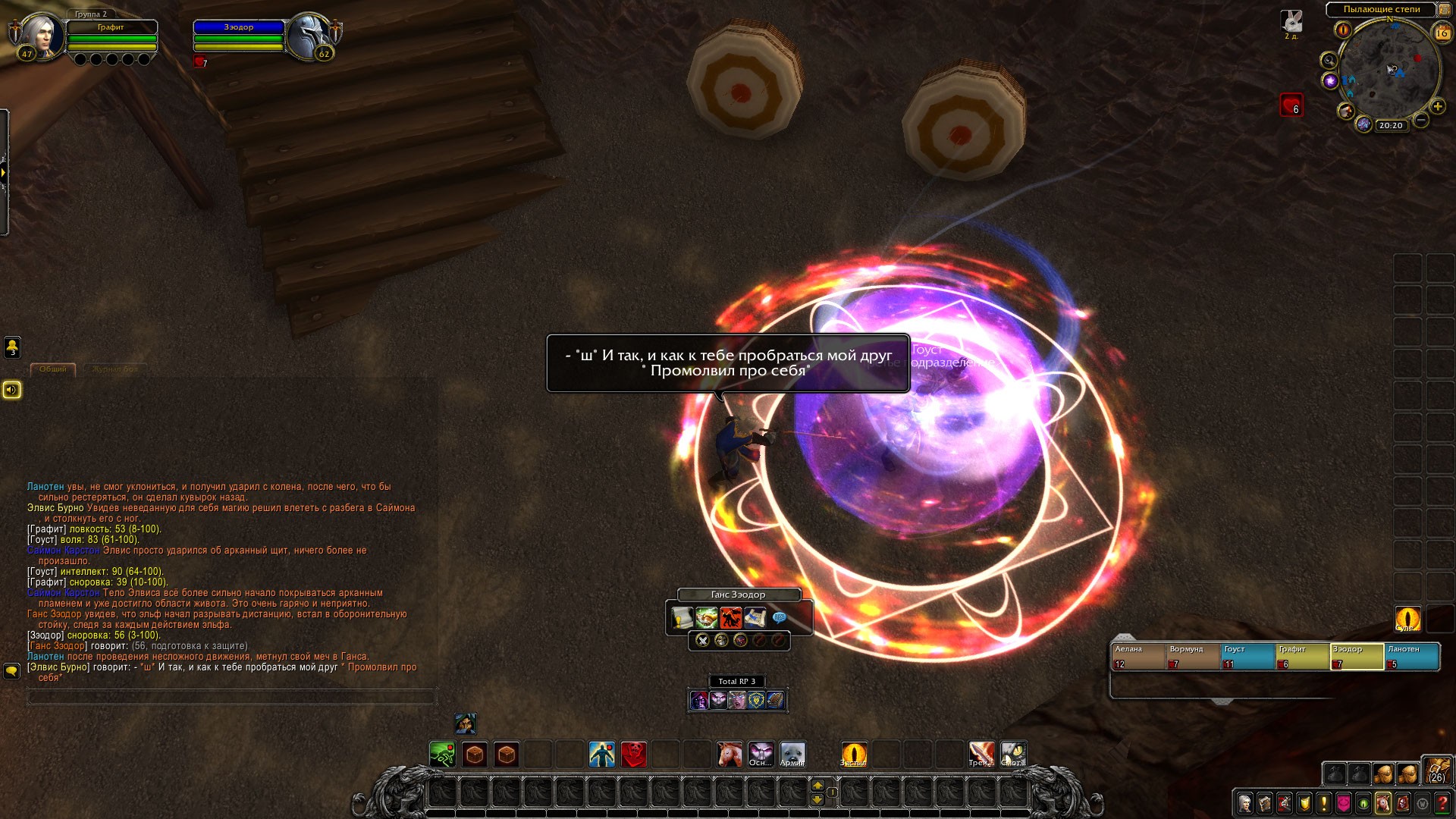Activate the horse mount action icon

coord(730,755)
